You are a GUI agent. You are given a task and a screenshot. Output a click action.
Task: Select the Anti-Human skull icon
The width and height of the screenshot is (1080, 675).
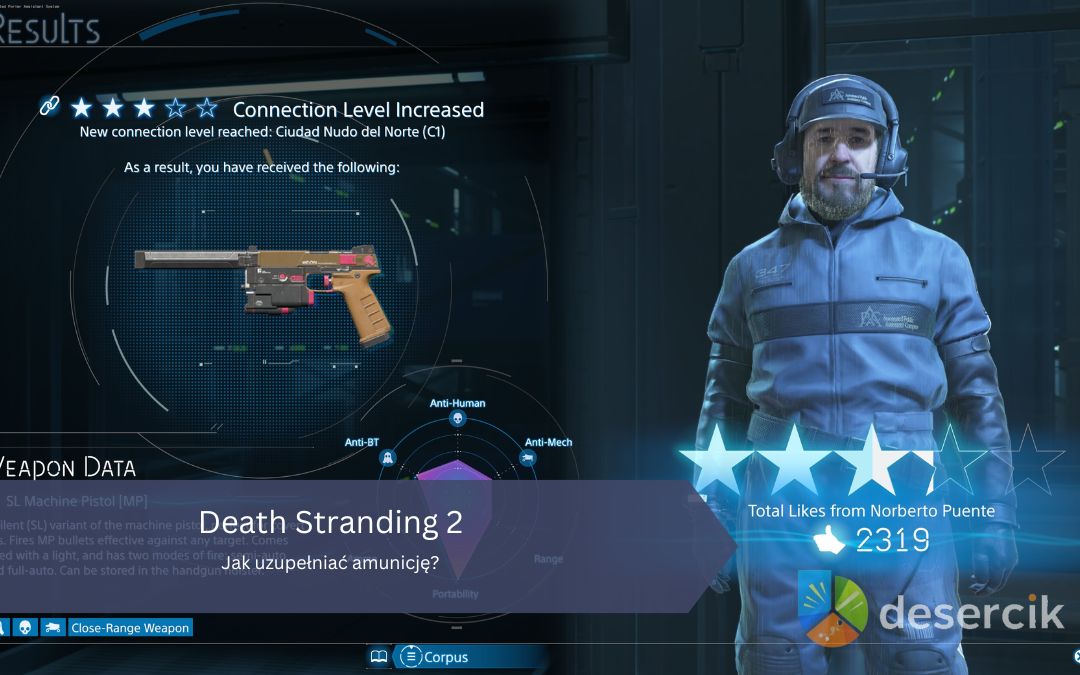point(458,420)
